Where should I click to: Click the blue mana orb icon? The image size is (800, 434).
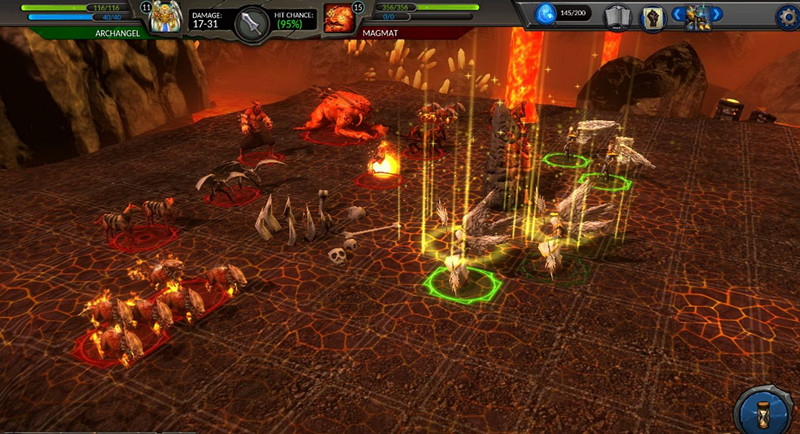(x=546, y=14)
